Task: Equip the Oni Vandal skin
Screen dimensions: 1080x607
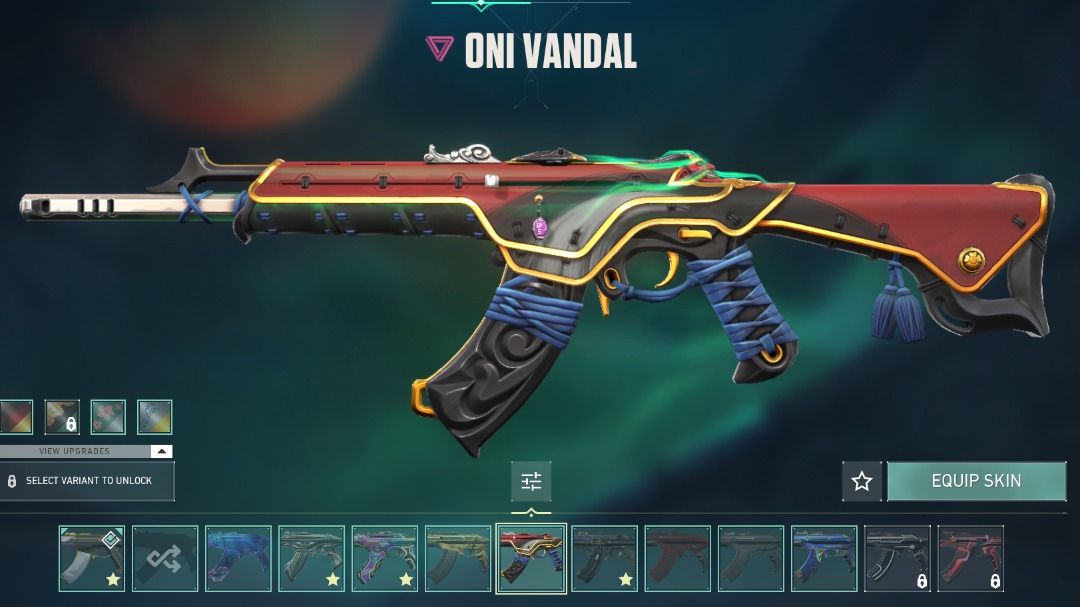Action: (x=976, y=481)
